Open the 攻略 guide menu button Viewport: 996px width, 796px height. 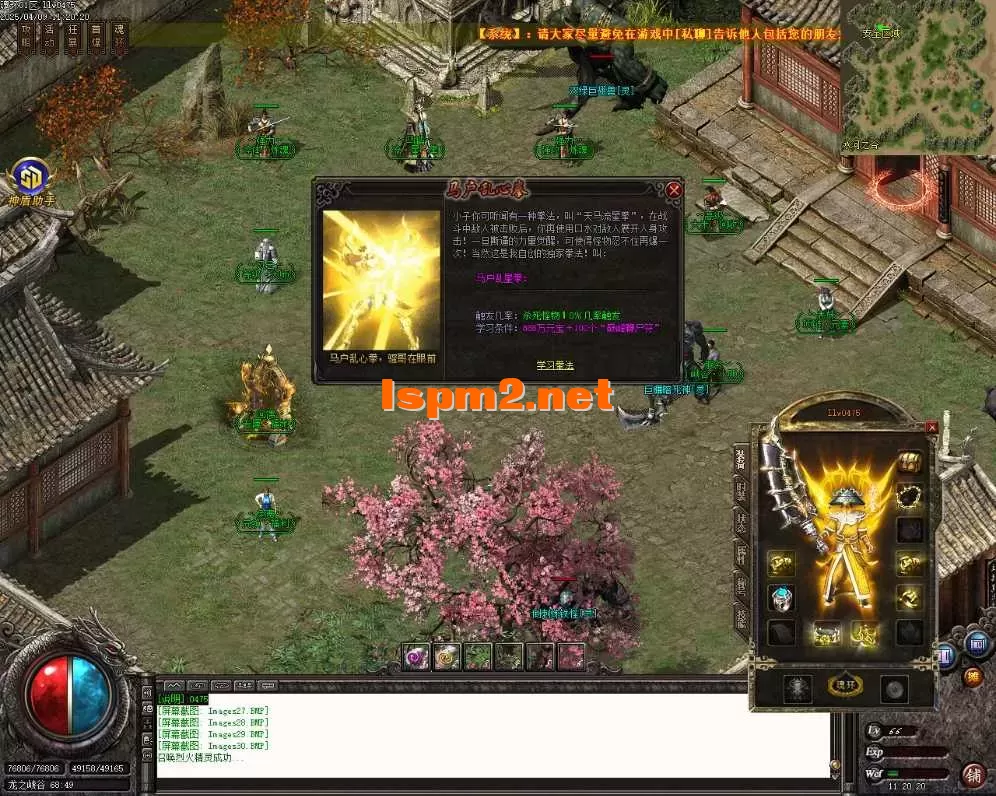[x=27, y=37]
